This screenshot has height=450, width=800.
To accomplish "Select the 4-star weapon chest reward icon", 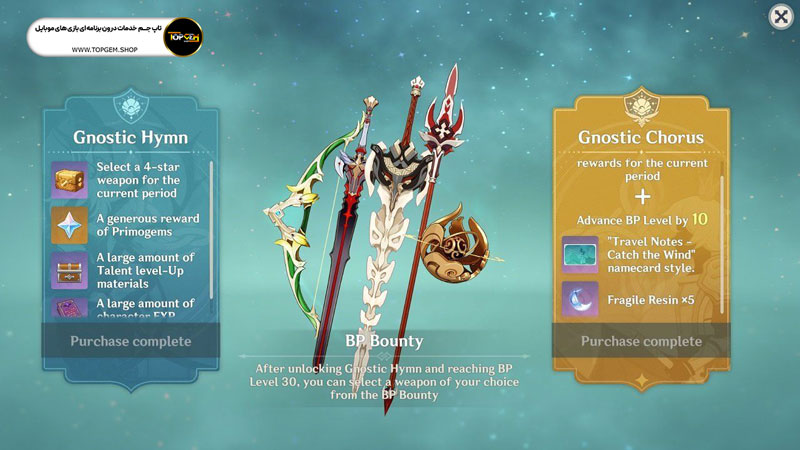I will click(x=69, y=179).
